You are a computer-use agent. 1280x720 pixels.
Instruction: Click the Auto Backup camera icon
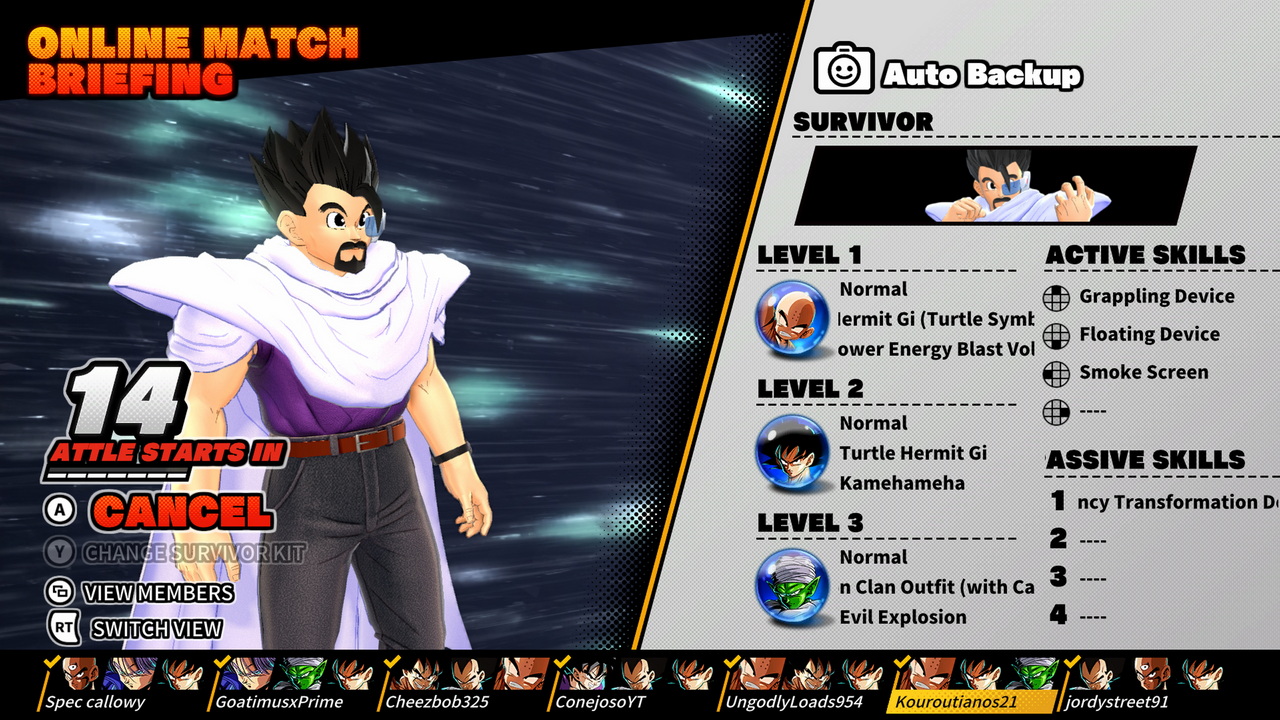(x=844, y=69)
